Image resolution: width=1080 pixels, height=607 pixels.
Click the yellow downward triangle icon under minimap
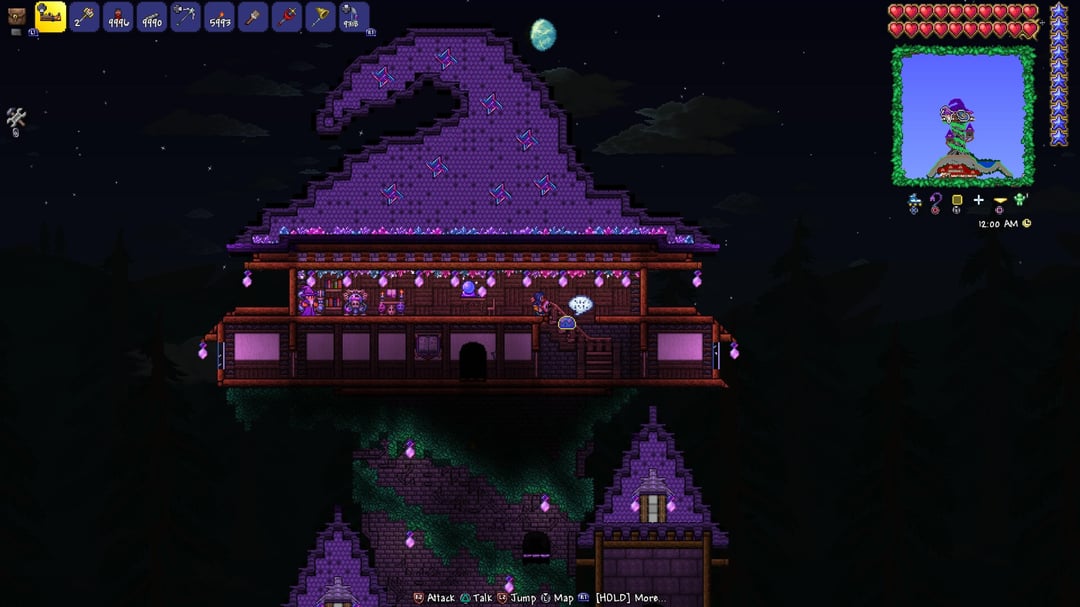[999, 201]
